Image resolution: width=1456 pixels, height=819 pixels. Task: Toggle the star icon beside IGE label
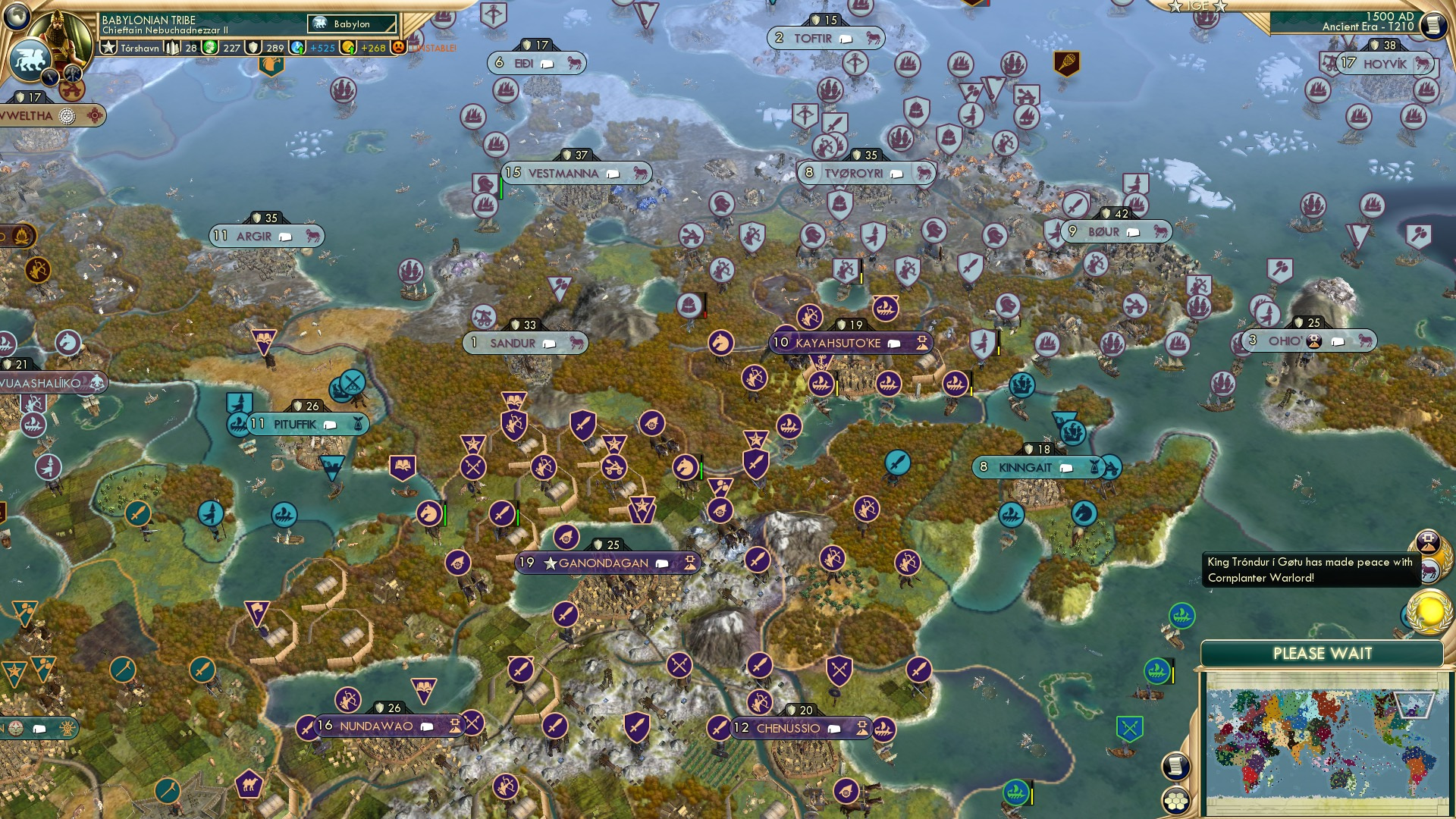tap(1175, 6)
